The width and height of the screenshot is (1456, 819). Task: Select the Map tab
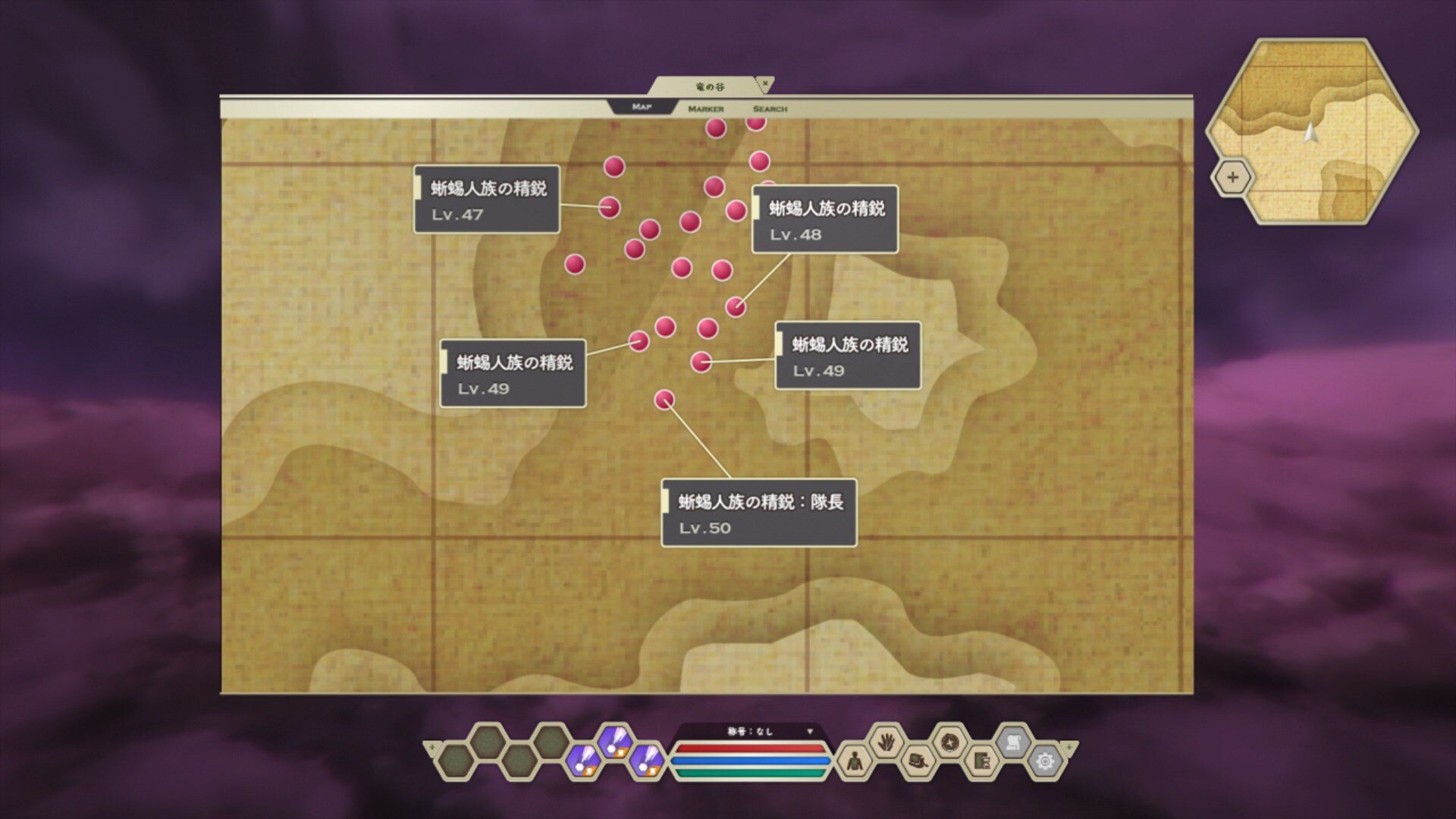click(642, 108)
